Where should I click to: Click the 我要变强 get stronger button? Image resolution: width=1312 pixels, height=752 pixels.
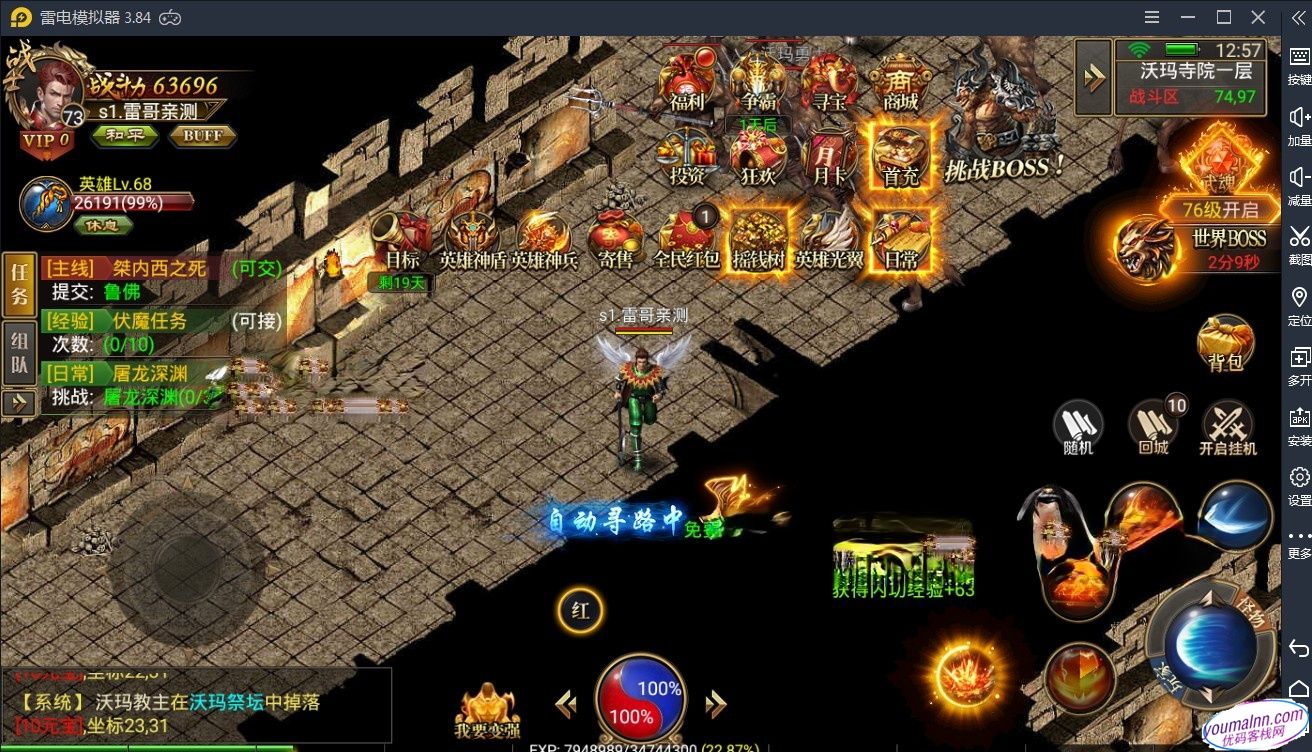pos(487,708)
